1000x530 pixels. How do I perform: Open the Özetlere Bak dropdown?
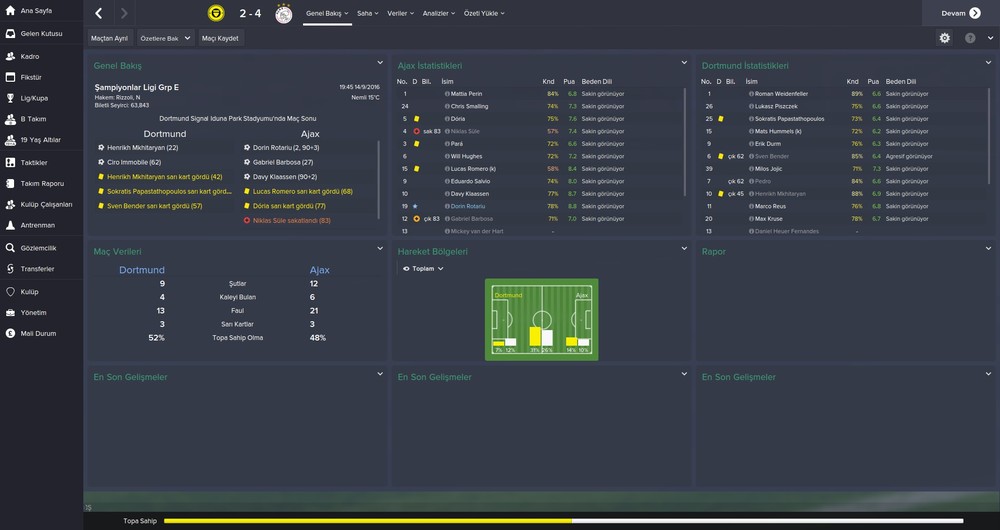tap(164, 38)
